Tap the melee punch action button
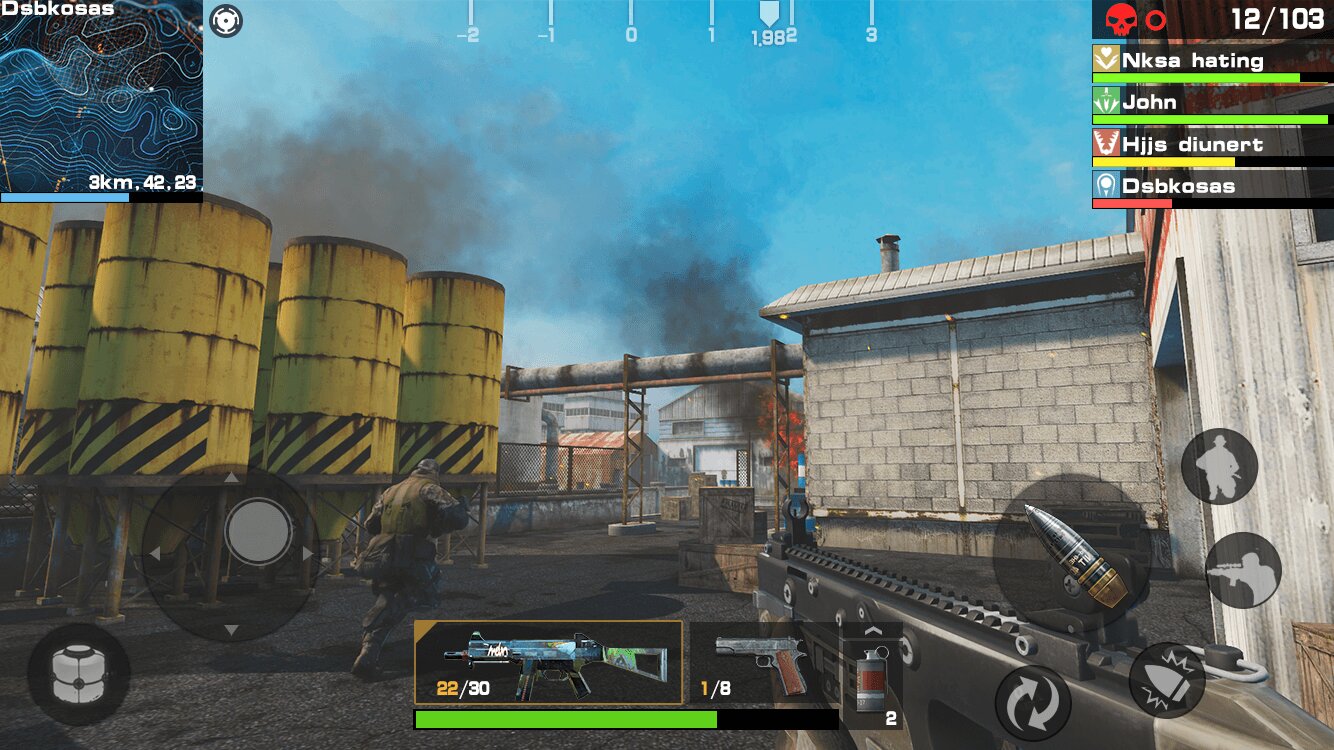This screenshot has height=750, width=1334. coord(1167,680)
